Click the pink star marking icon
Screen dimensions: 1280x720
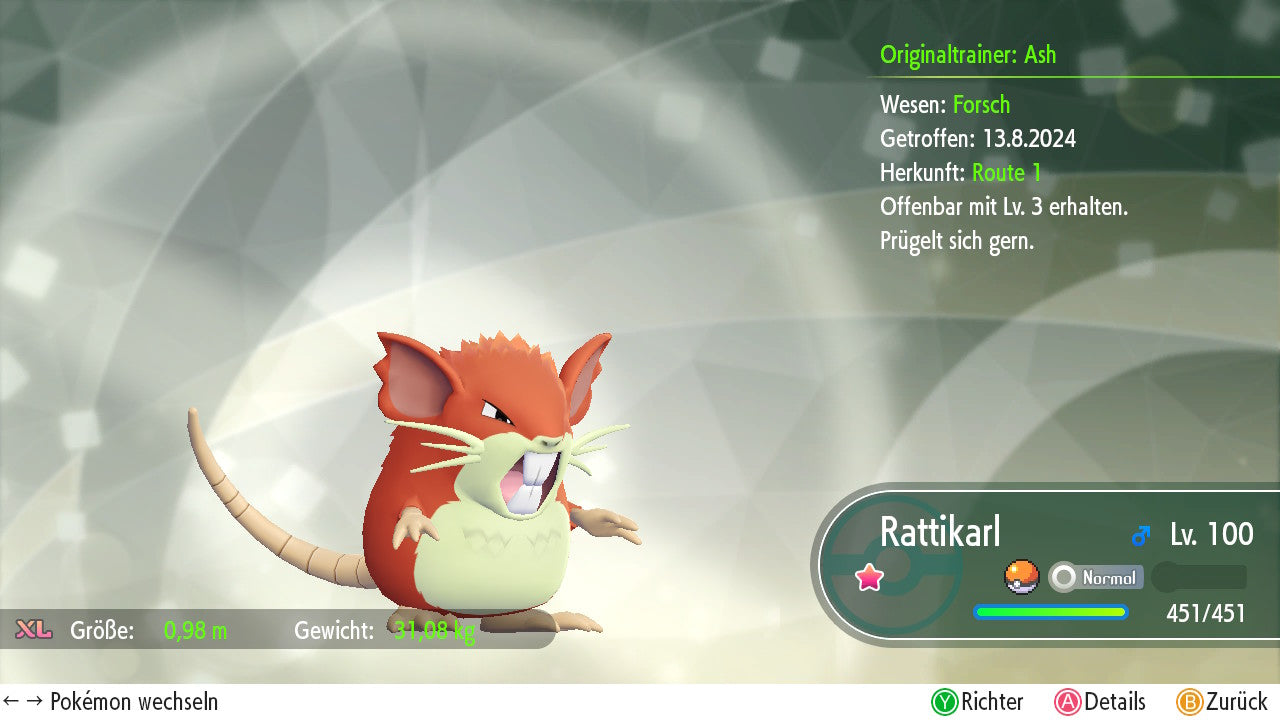[x=870, y=577]
